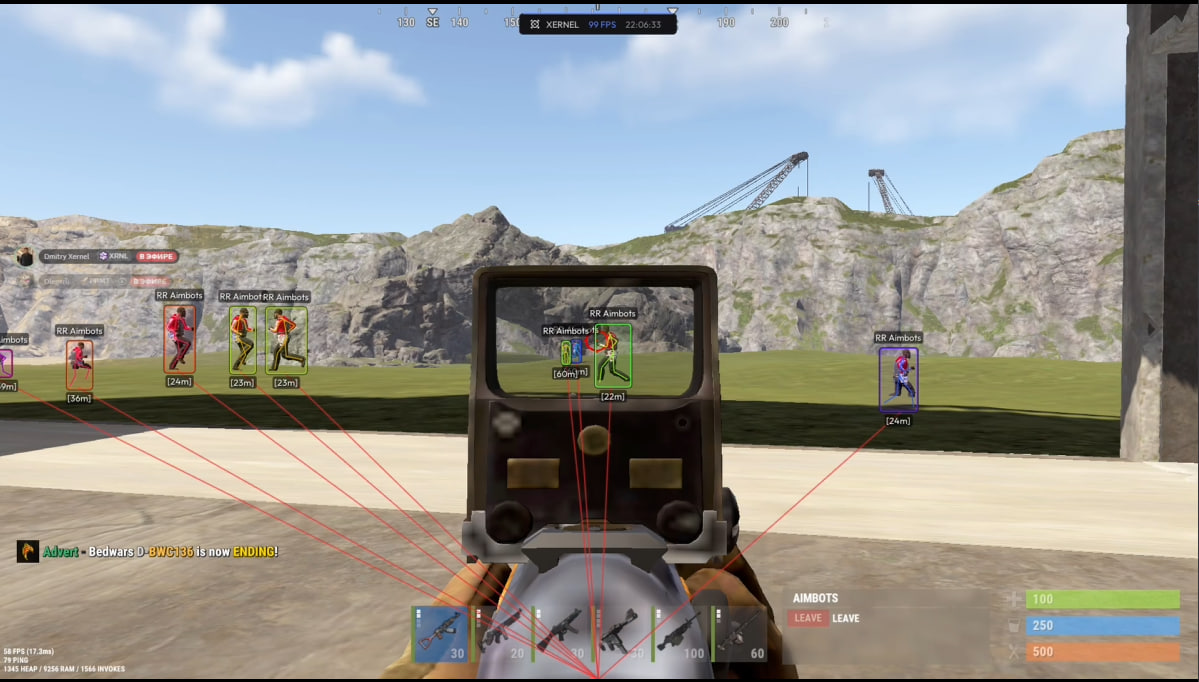The image size is (1199, 682).
Task: Choose the hotbar weapon with 20 ammo
Action: (x=500, y=633)
